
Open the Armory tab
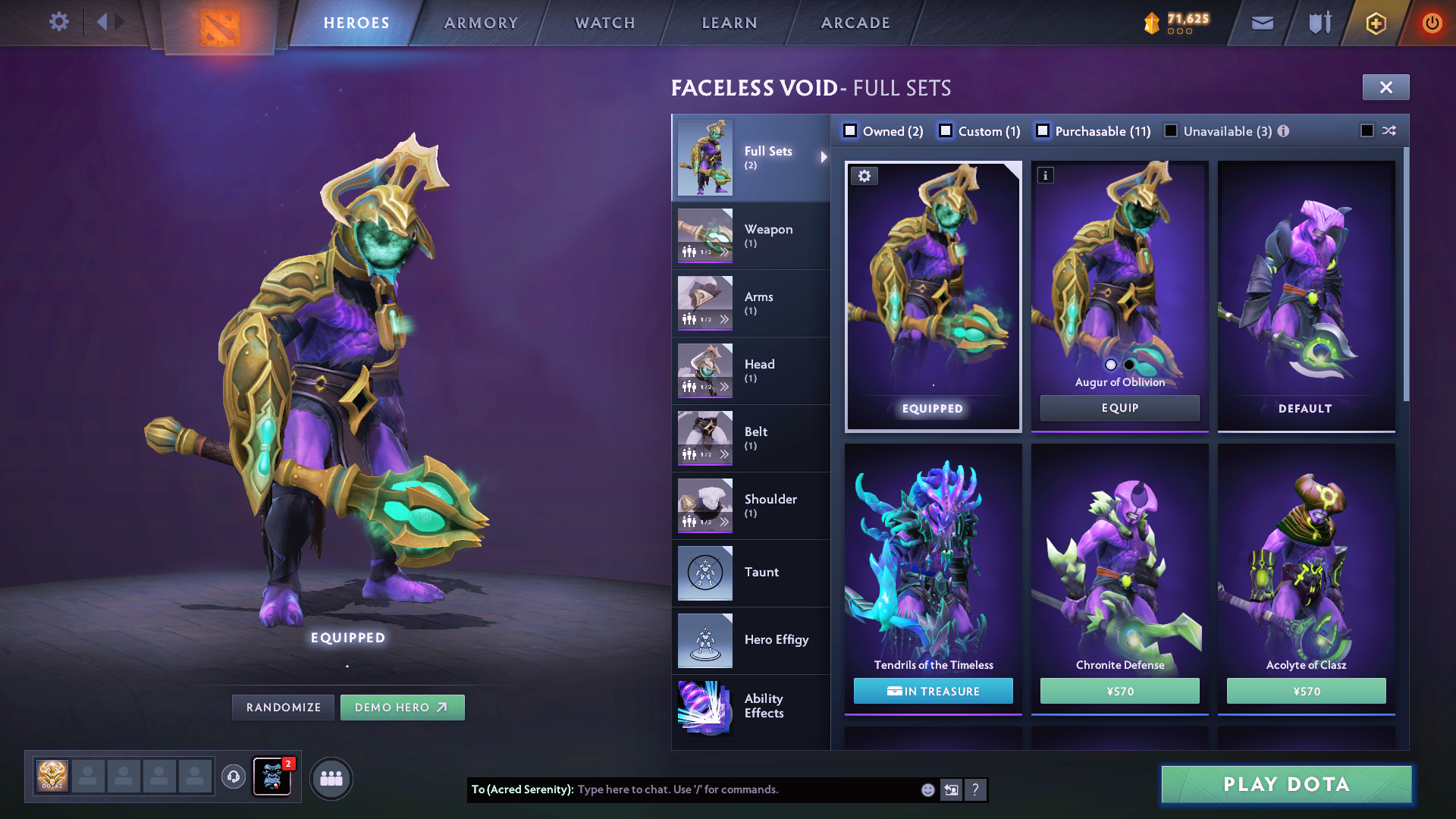481,23
